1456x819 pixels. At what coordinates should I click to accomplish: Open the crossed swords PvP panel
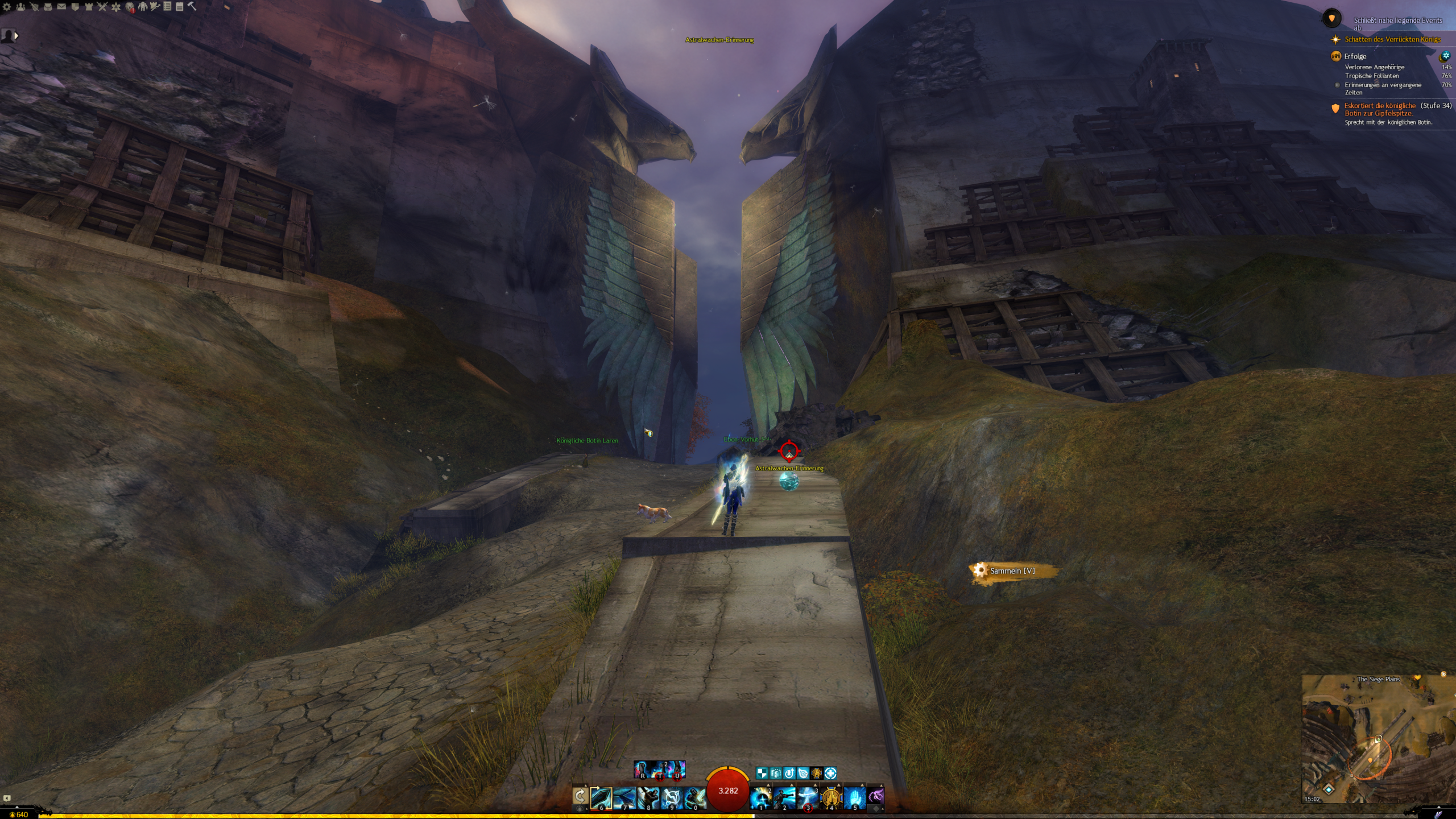102,7
